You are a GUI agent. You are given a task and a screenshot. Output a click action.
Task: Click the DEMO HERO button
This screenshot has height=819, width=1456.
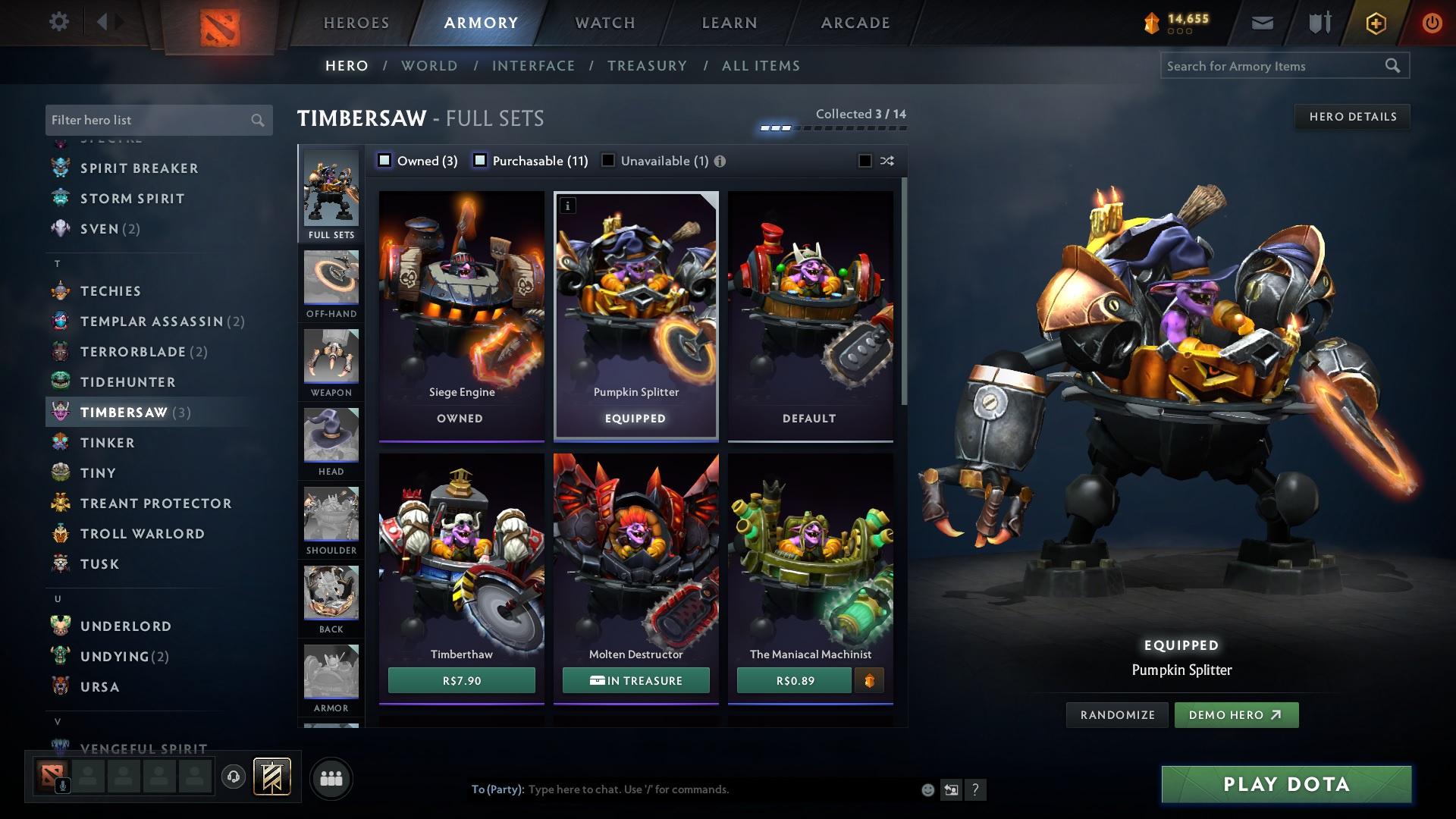[x=1236, y=714]
